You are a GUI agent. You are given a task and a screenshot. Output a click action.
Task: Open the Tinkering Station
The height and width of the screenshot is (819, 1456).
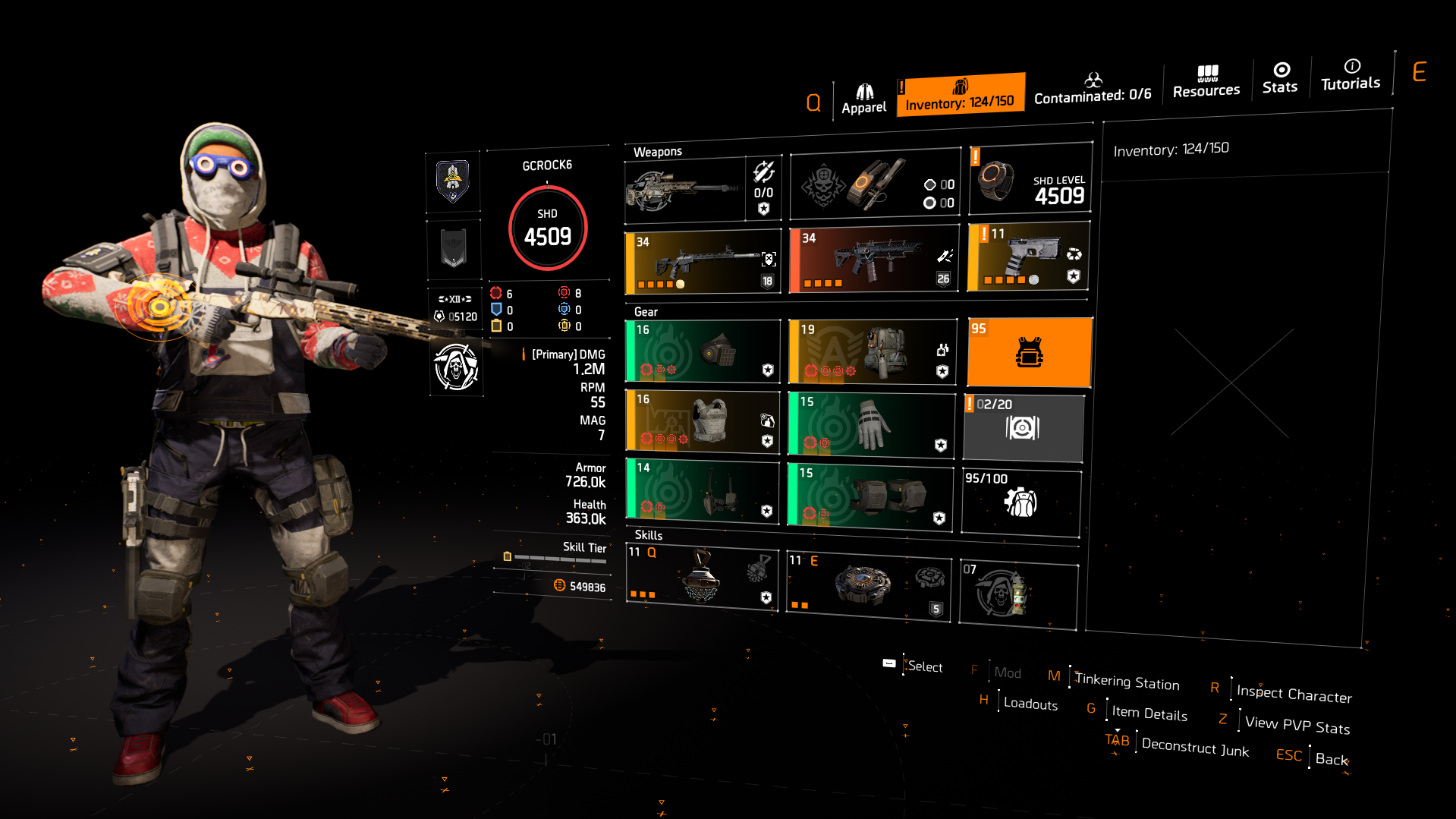tap(1127, 682)
